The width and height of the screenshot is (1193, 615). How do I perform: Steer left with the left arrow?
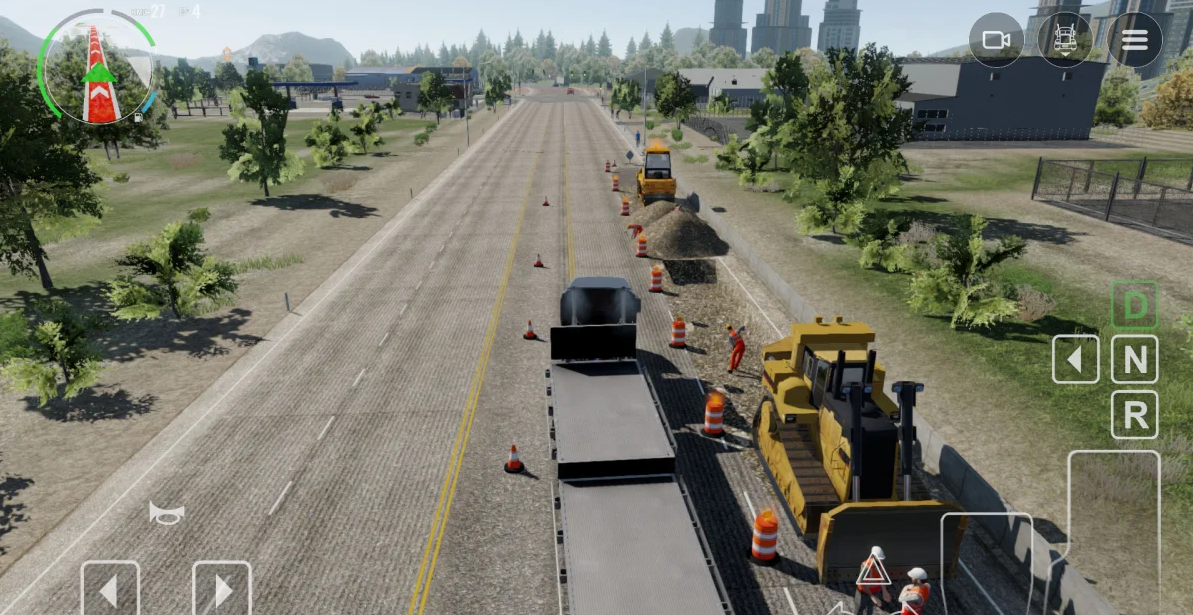[110, 590]
